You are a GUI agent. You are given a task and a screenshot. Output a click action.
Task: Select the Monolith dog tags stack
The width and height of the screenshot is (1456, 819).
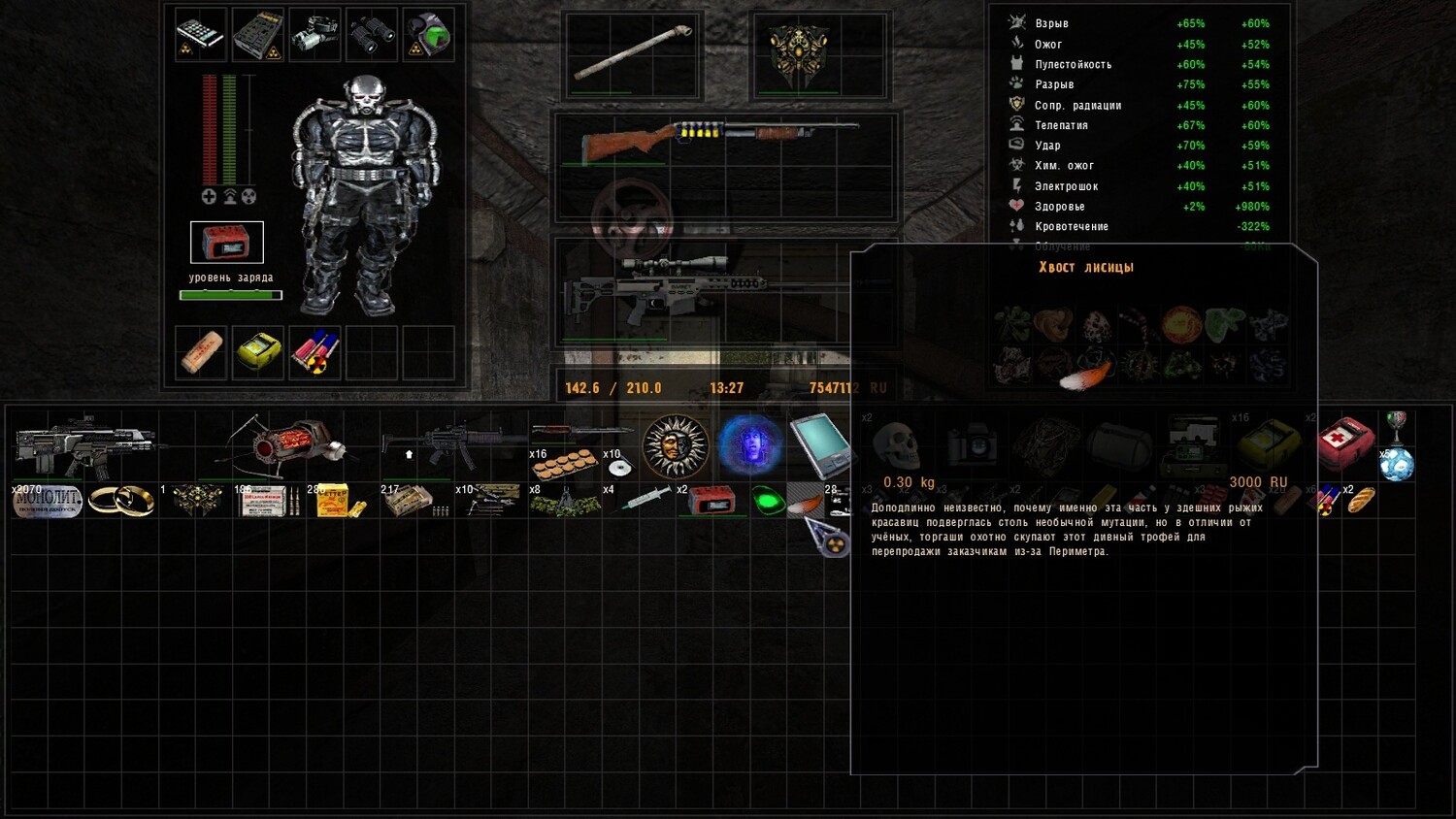48,501
